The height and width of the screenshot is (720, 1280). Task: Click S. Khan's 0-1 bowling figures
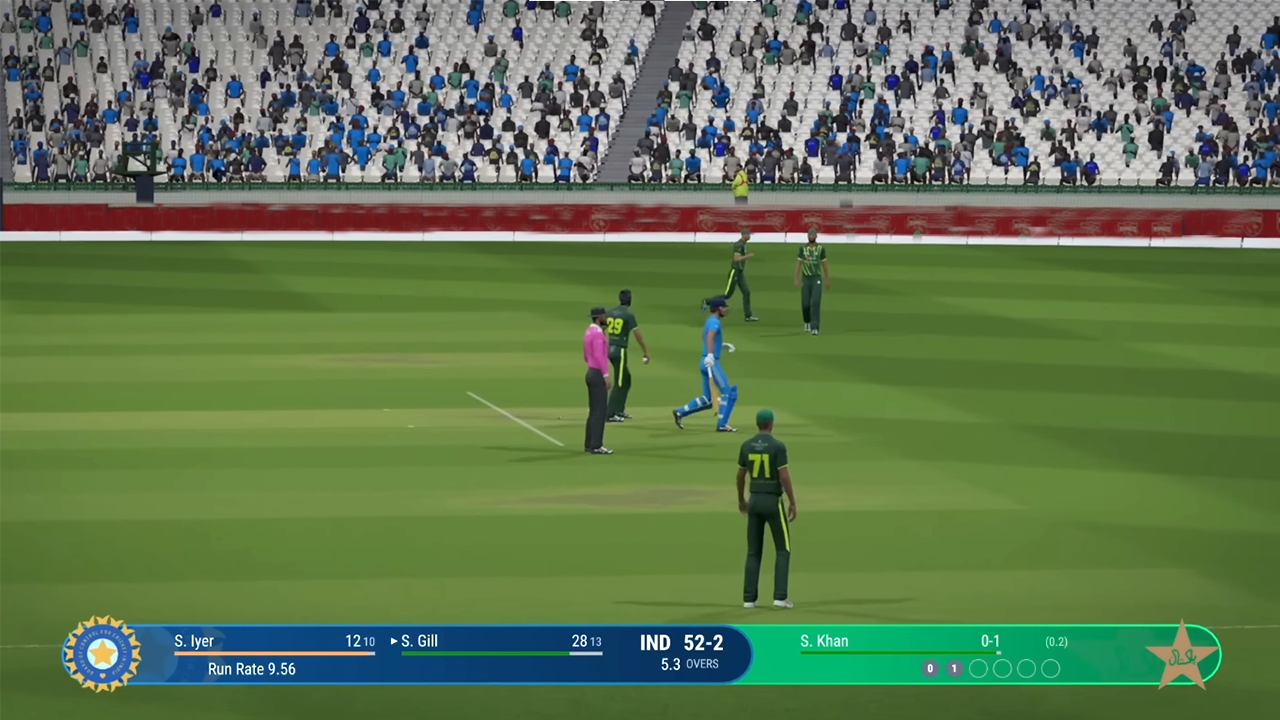990,641
